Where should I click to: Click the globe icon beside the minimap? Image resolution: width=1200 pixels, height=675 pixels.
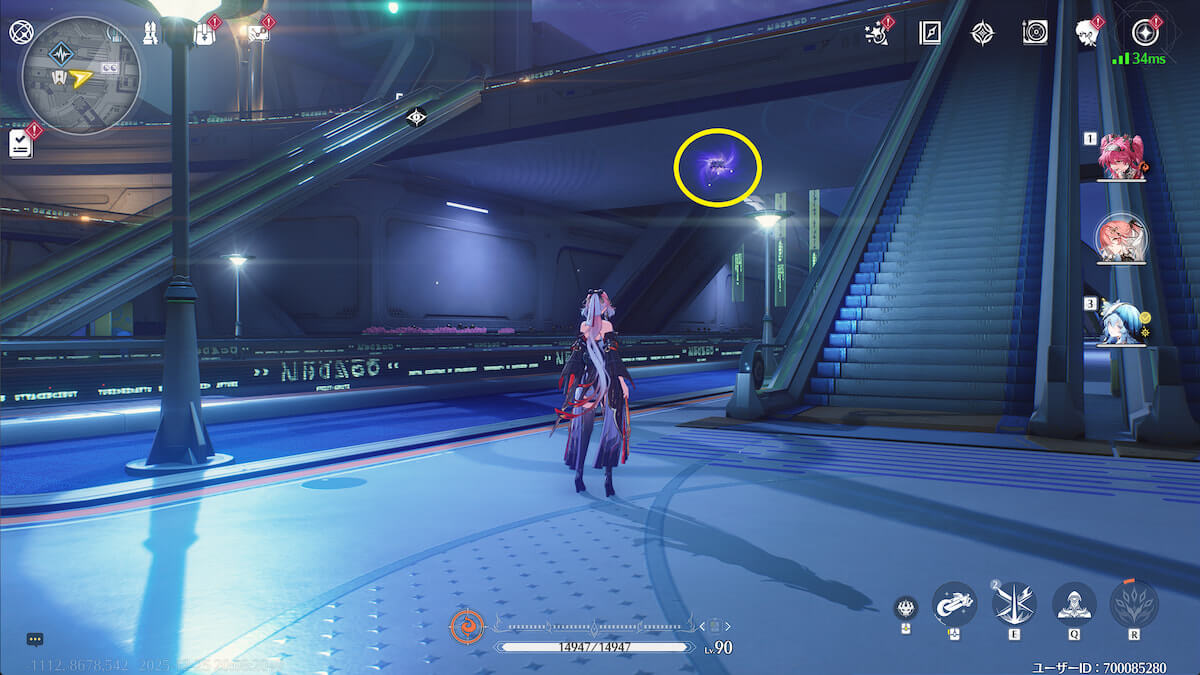(x=21, y=31)
